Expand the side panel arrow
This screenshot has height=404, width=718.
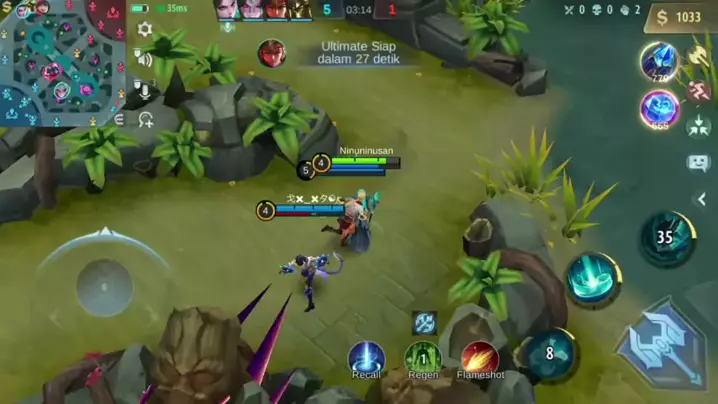(x=702, y=200)
